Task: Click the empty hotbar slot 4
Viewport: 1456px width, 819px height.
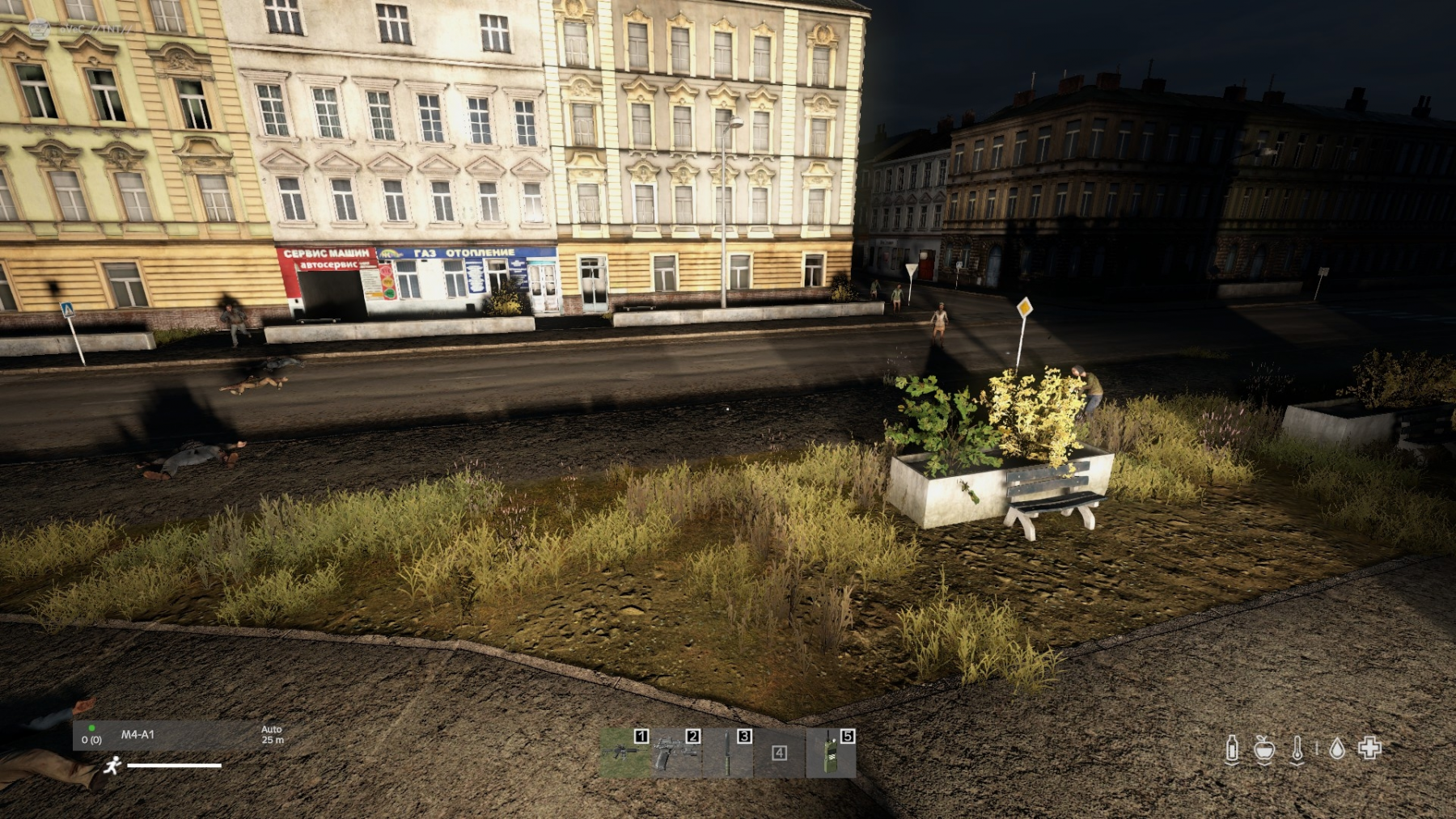Action: [x=779, y=753]
